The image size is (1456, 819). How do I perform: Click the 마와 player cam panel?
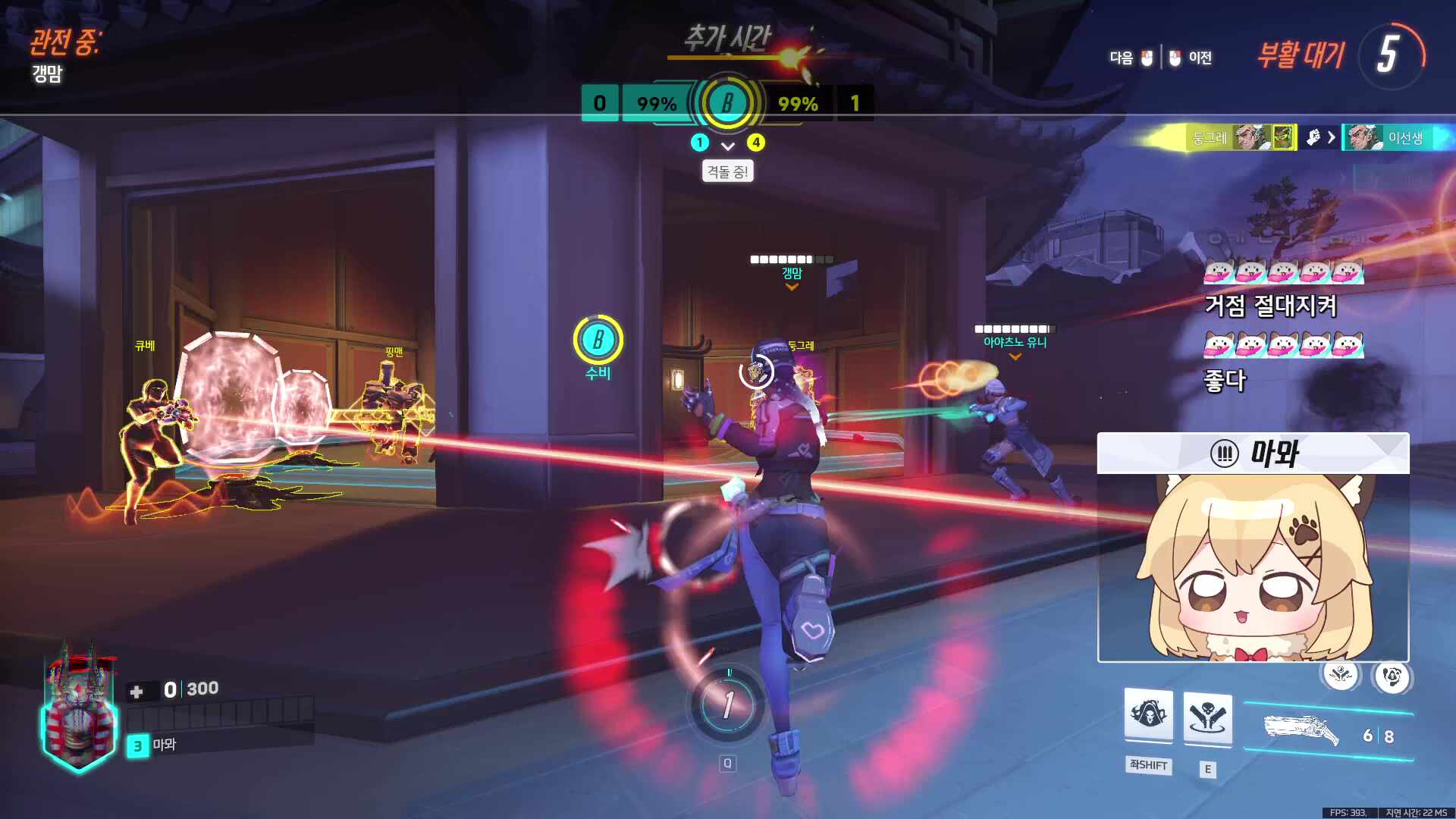coord(1253,548)
